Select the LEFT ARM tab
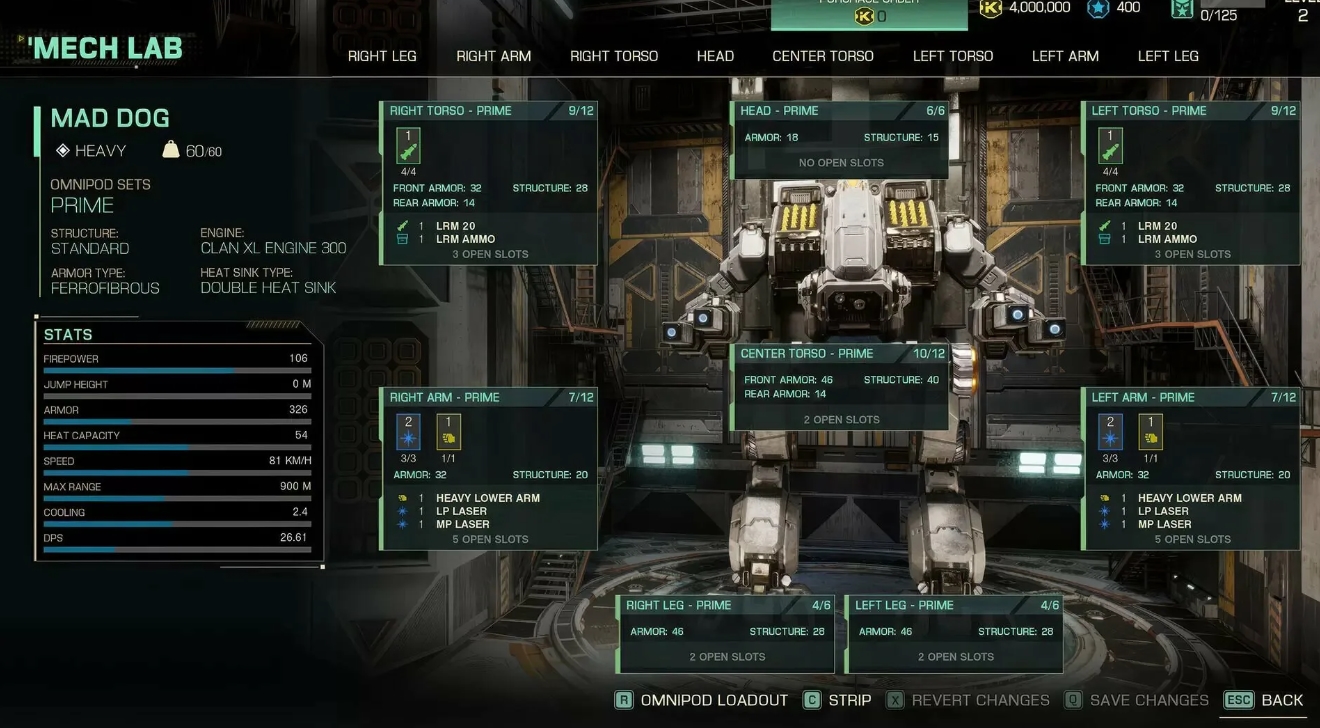This screenshot has width=1320, height=728. click(1065, 56)
